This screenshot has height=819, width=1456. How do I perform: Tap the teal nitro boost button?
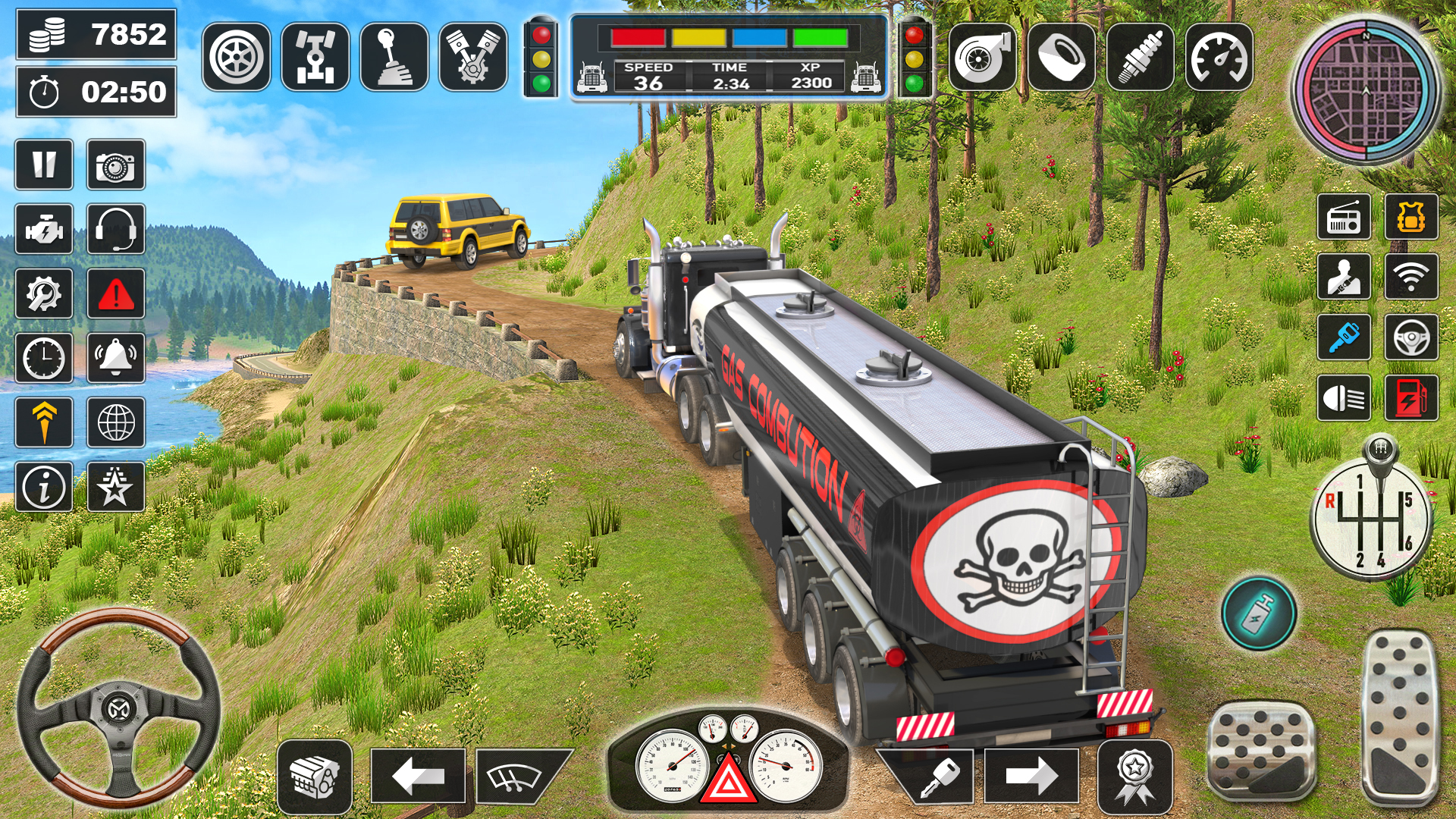point(1259,613)
